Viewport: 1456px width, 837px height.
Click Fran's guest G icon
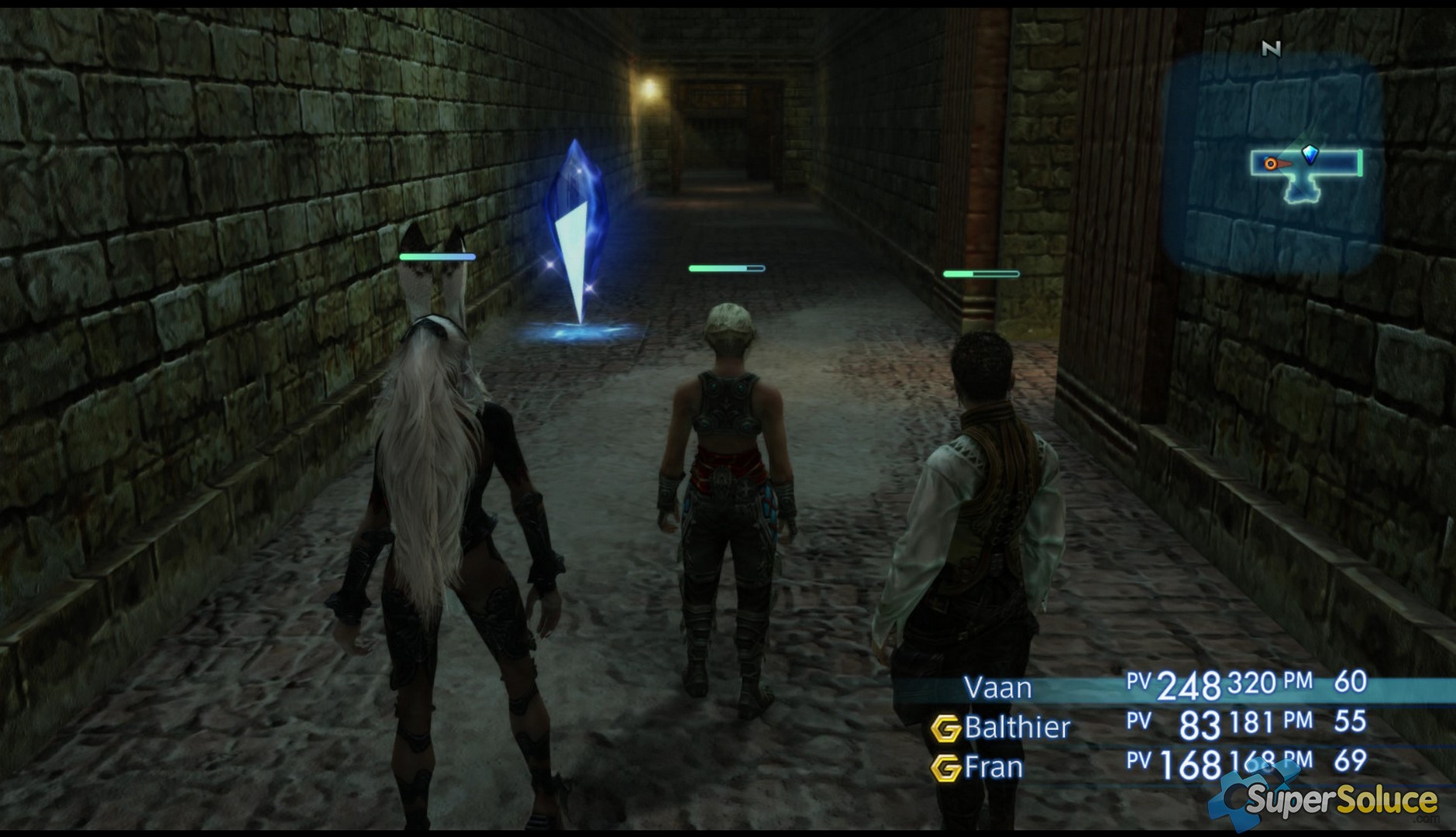click(945, 768)
